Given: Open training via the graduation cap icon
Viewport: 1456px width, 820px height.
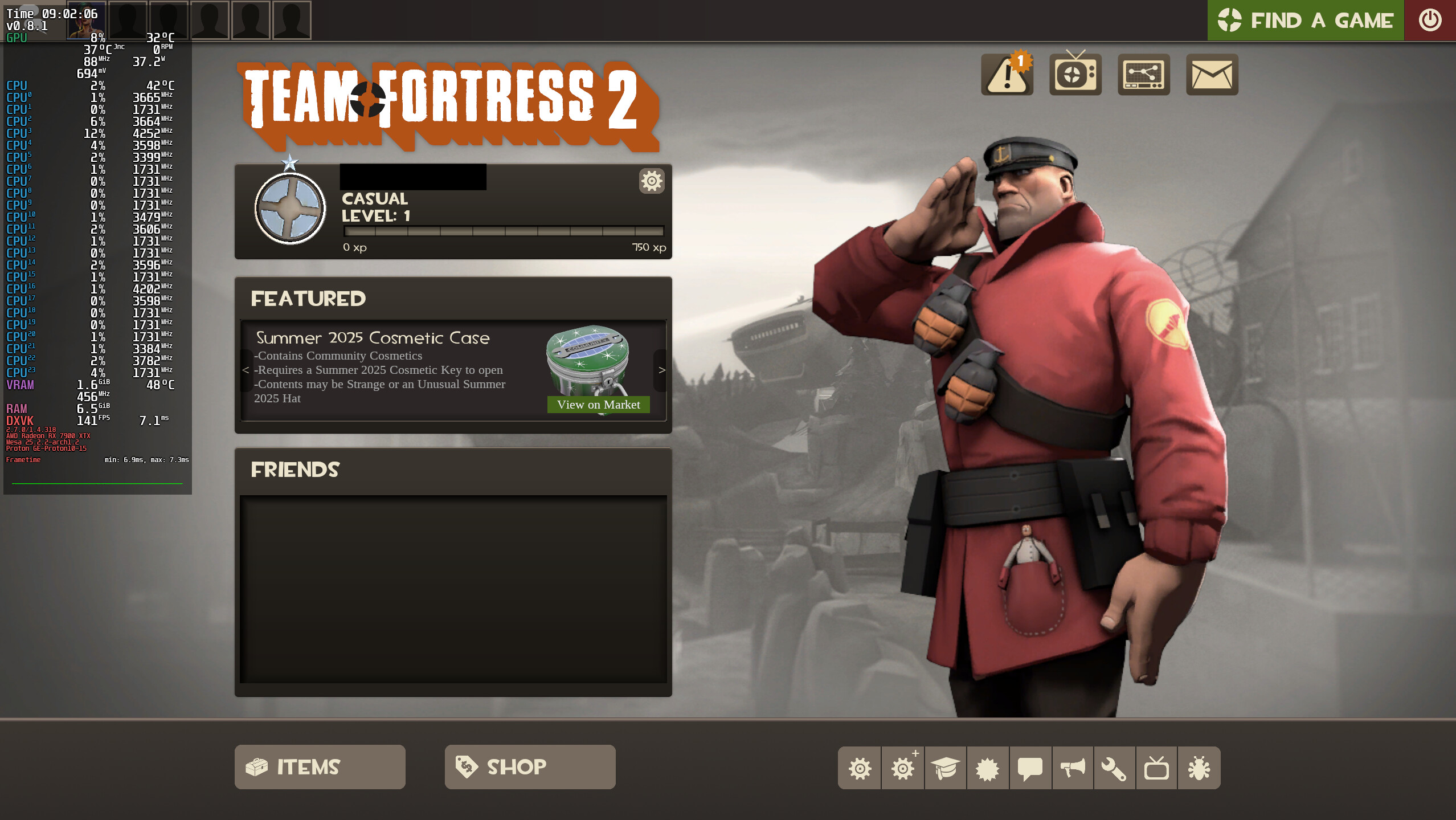Looking at the screenshot, I should click(x=946, y=768).
